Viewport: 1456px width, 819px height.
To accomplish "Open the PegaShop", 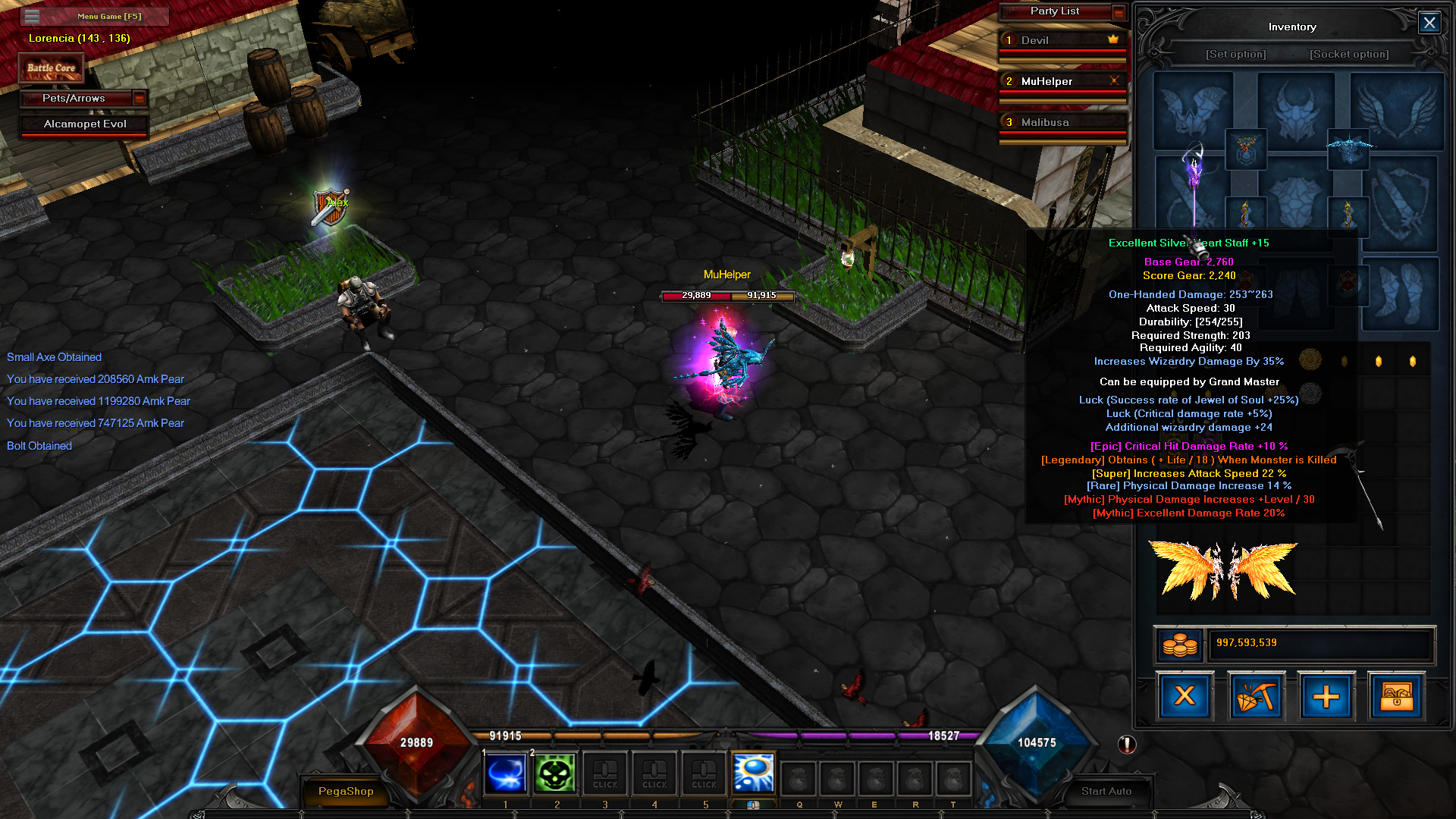I will (x=346, y=791).
